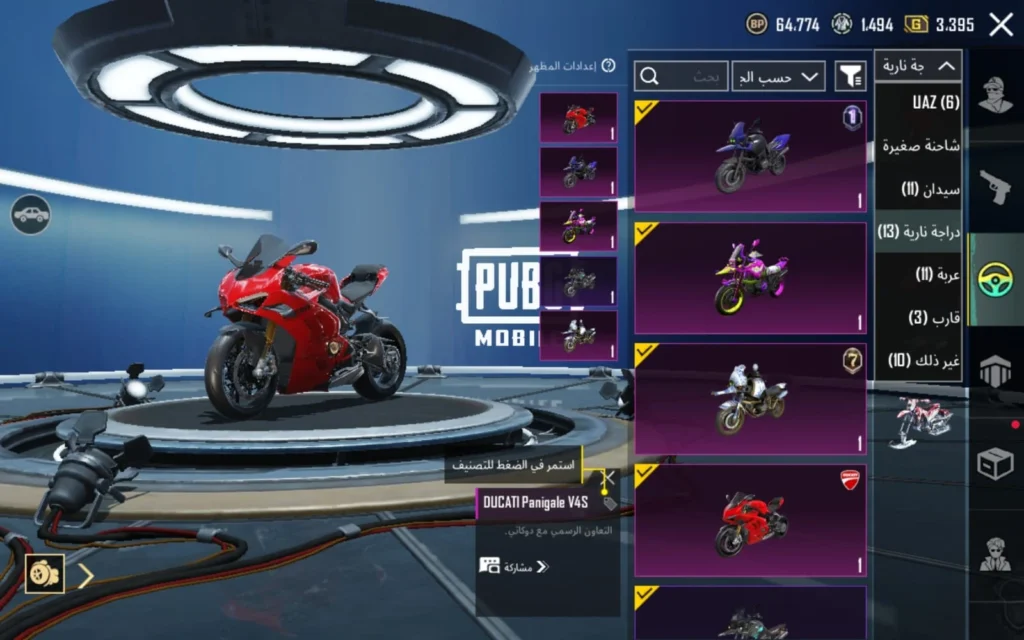Choose the small truck category شاحنة صغيرة
The width and height of the screenshot is (1024, 640).
click(920, 145)
